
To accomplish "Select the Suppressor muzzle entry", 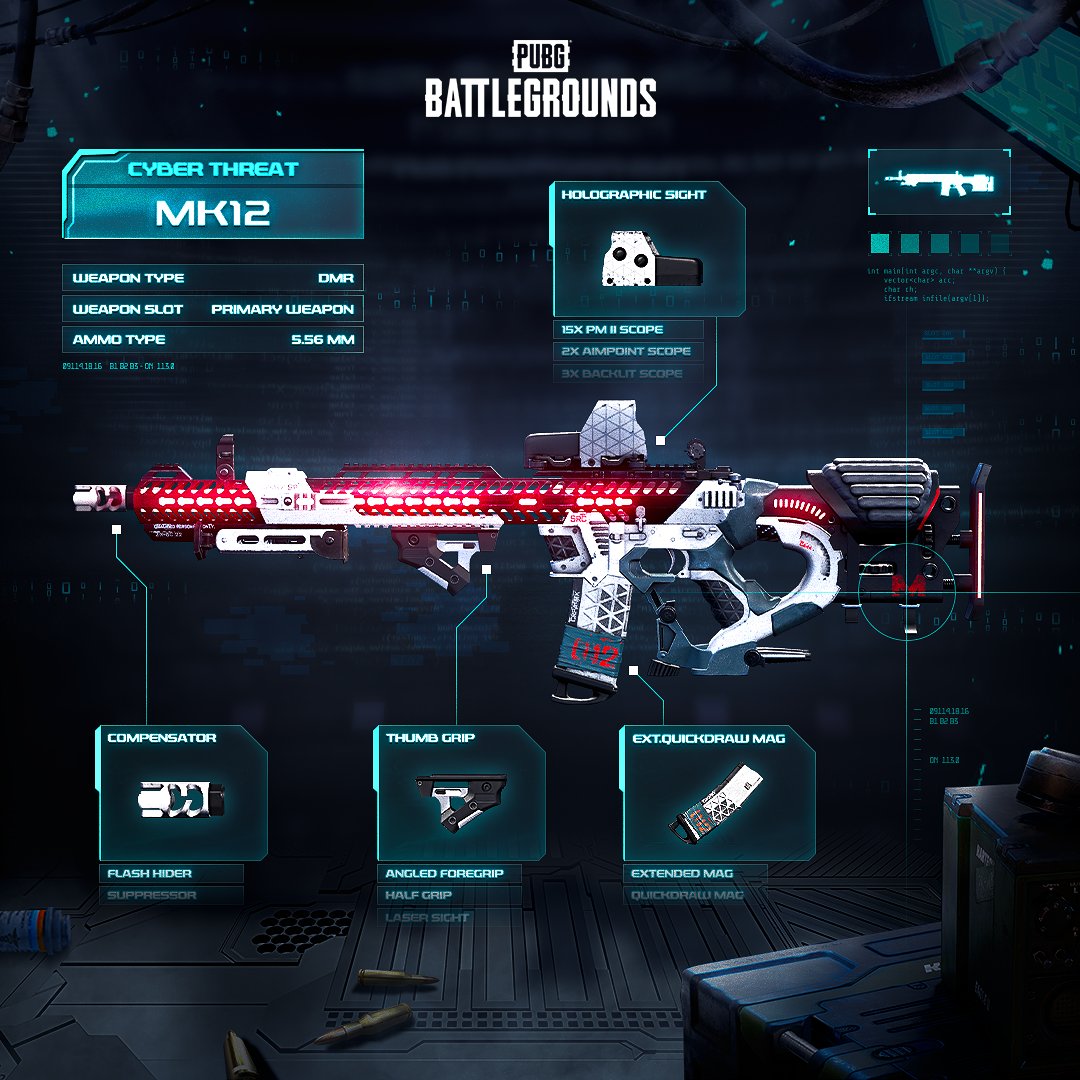I will point(170,895).
